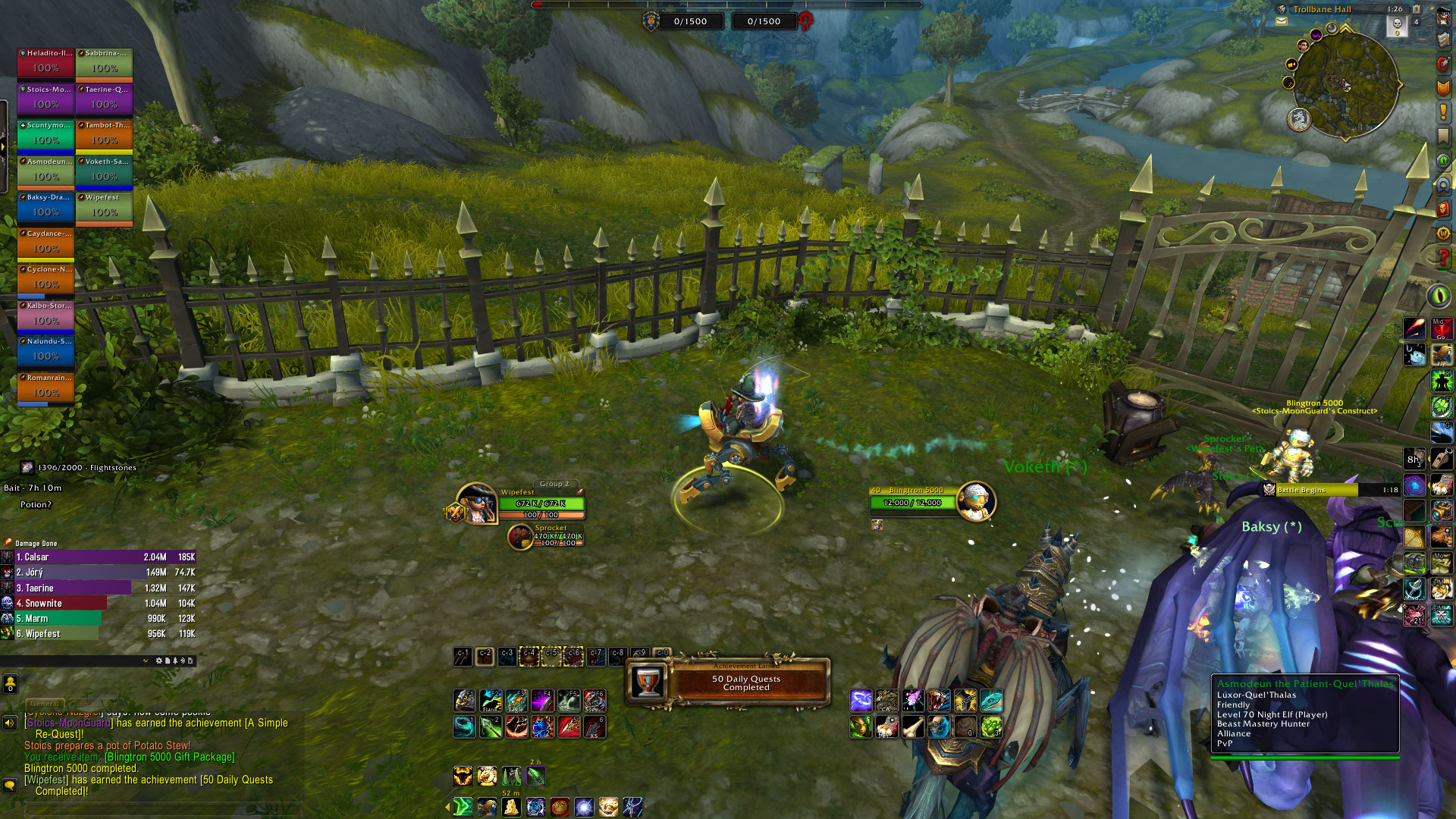
Task: Select the Sprocket pet frame
Action: [x=548, y=536]
